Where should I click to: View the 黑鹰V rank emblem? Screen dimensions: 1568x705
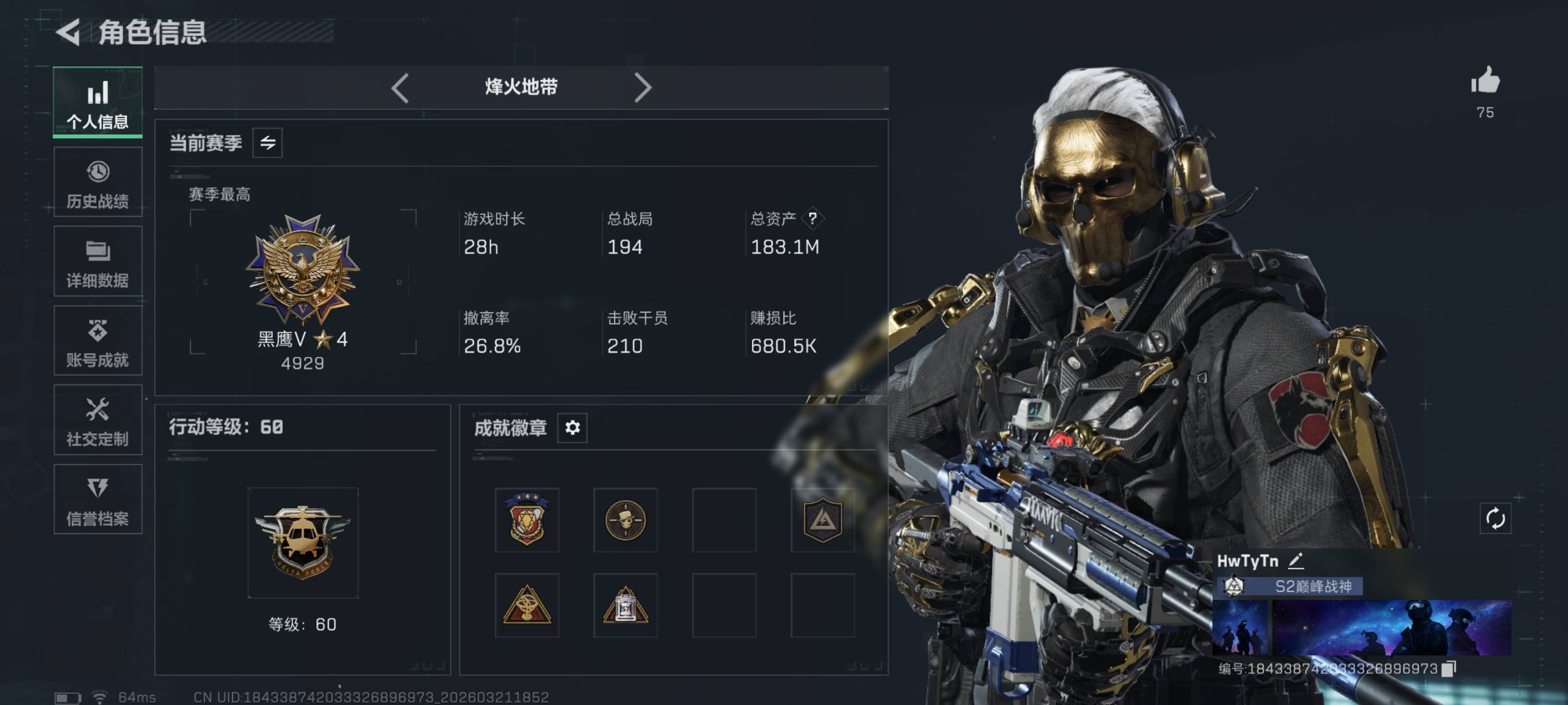pyautogui.click(x=302, y=269)
